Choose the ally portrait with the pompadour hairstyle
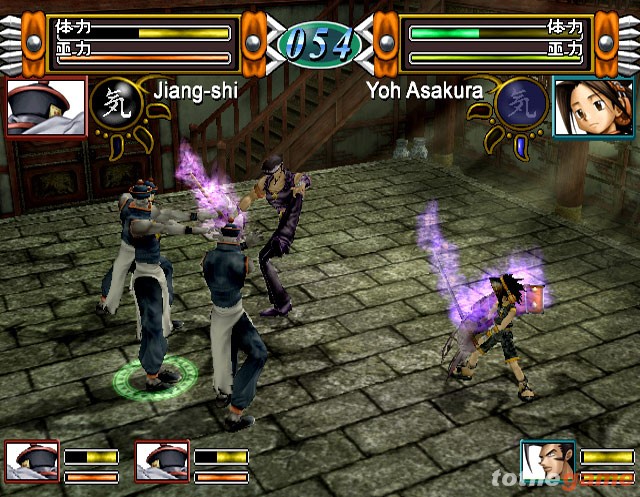This screenshot has width=640, height=497. pyautogui.click(x=547, y=464)
